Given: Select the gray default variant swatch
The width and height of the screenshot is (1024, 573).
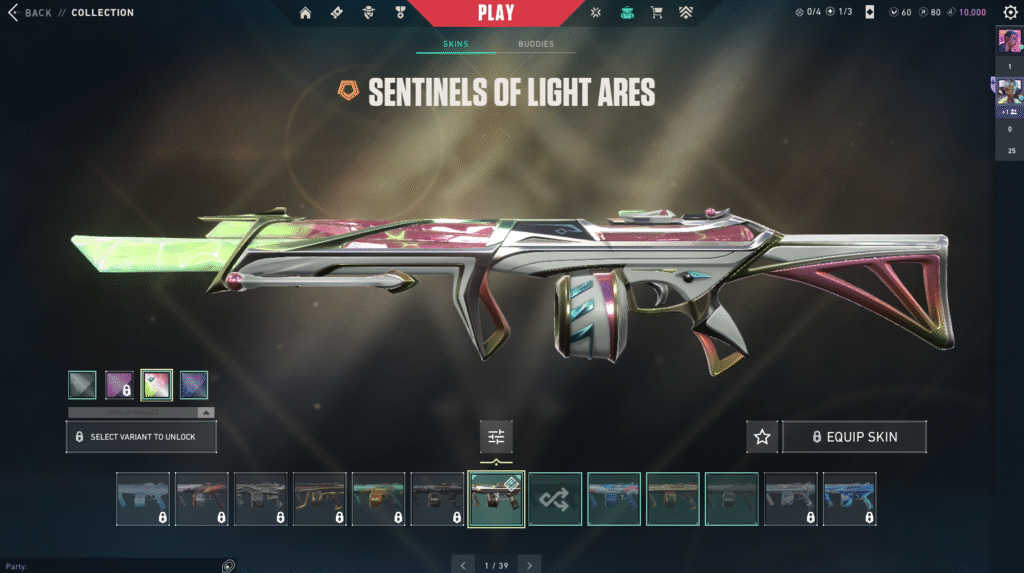Looking at the screenshot, I should coord(83,385).
